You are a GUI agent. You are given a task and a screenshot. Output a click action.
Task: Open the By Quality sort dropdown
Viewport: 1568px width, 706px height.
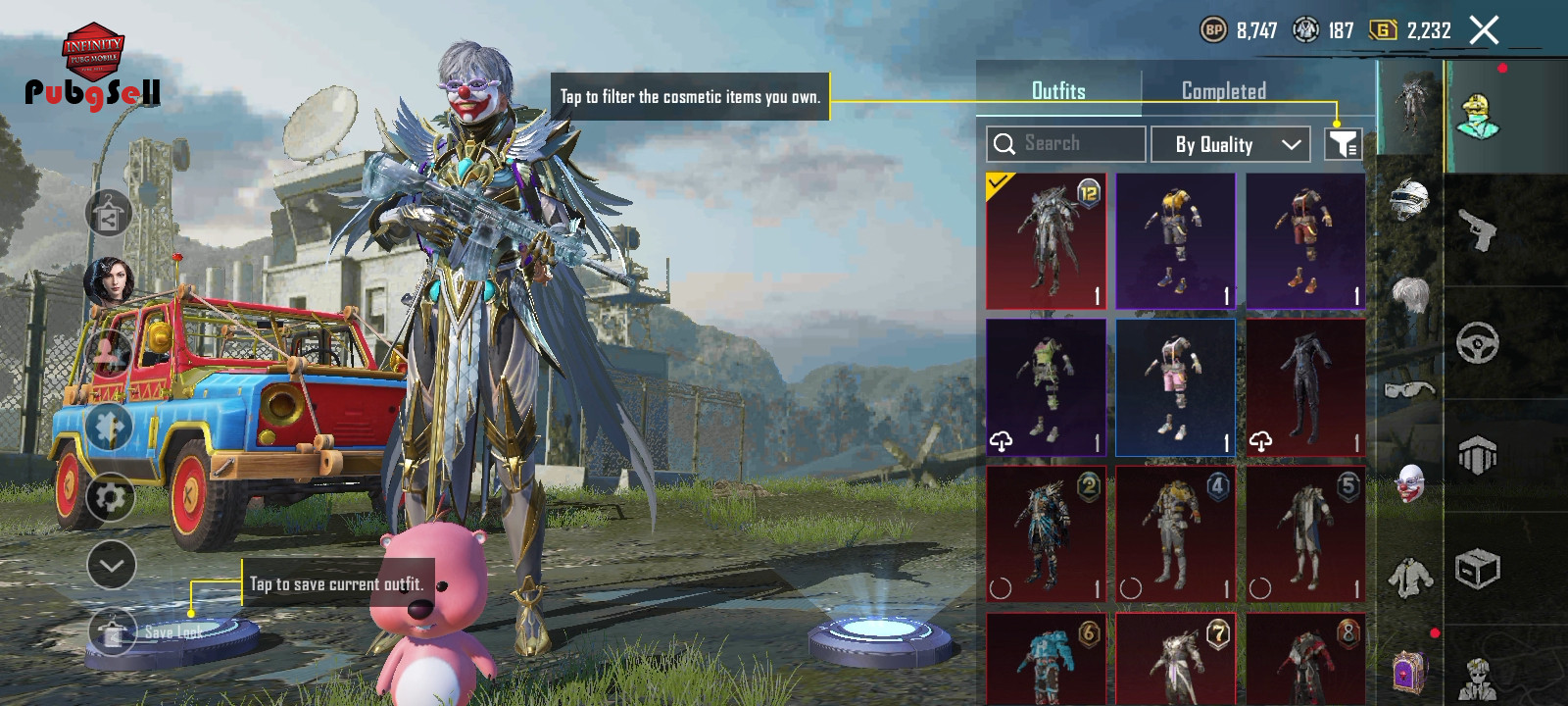[x=1230, y=145]
